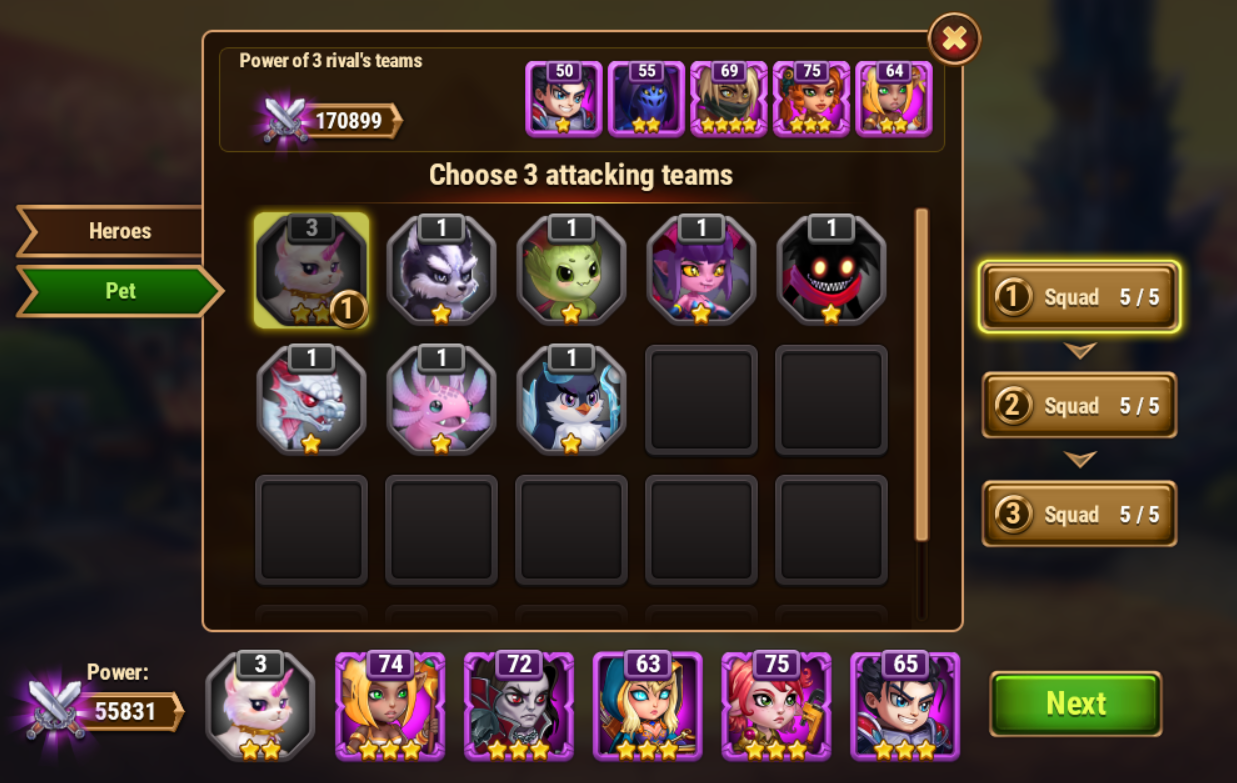The image size is (1237, 783).
Task: Click the level 65 dark-haired hero
Action: click(x=905, y=706)
